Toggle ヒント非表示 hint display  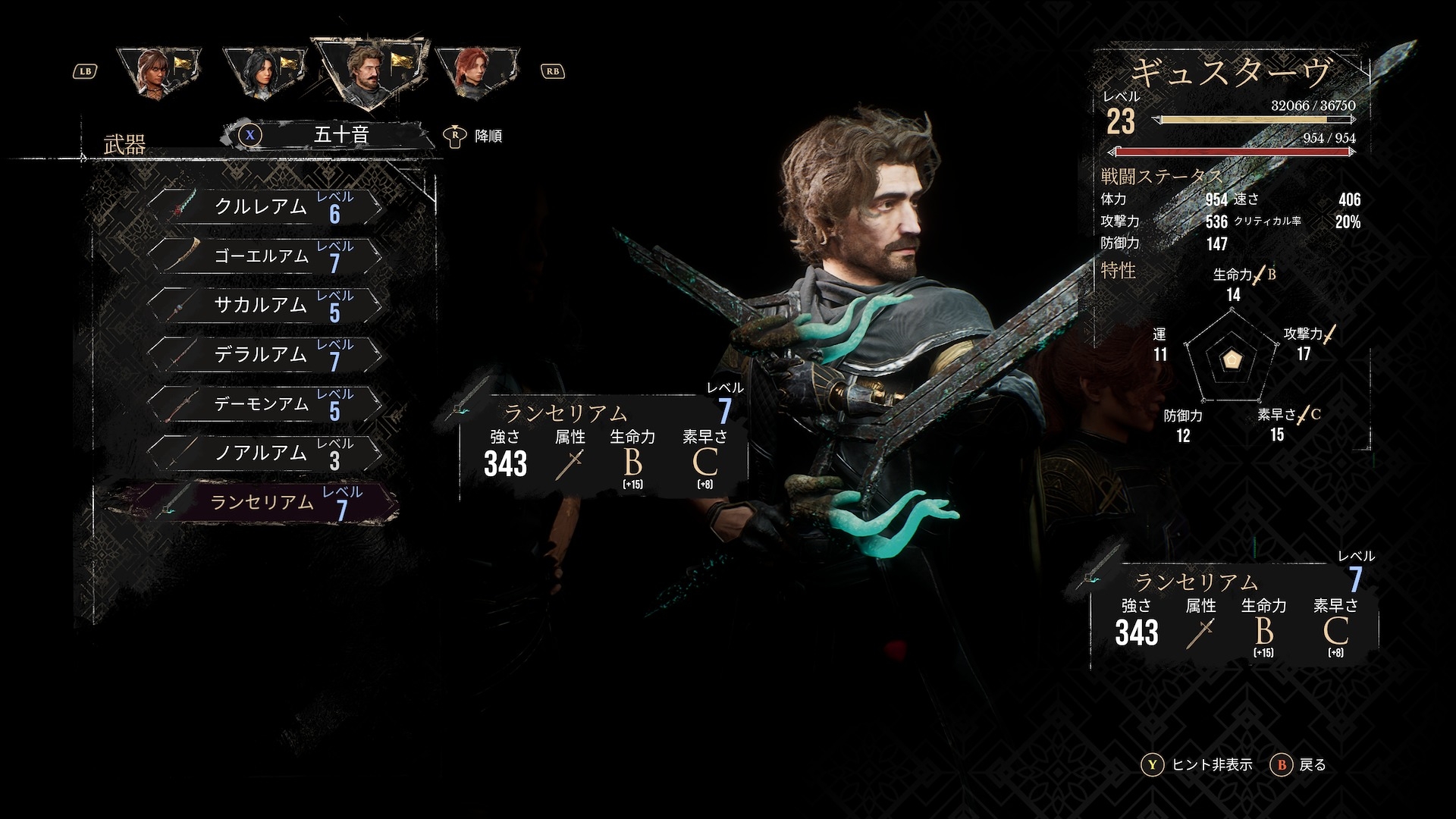tap(1197, 764)
